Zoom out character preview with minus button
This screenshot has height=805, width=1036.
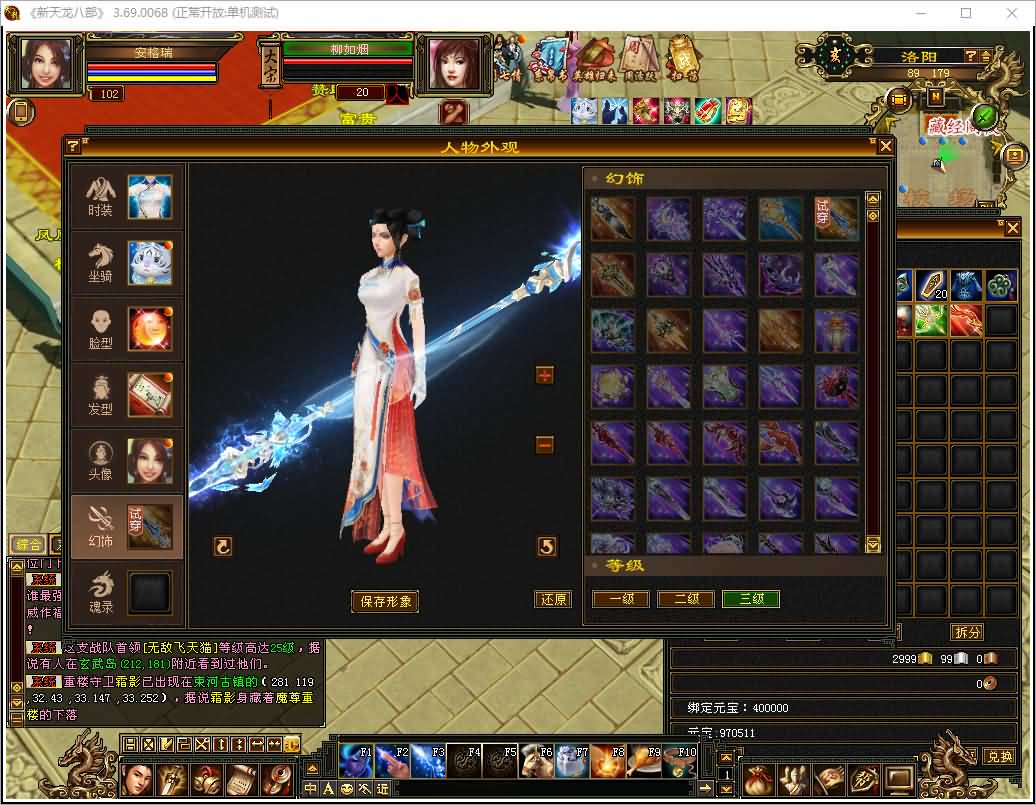[x=545, y=445]
